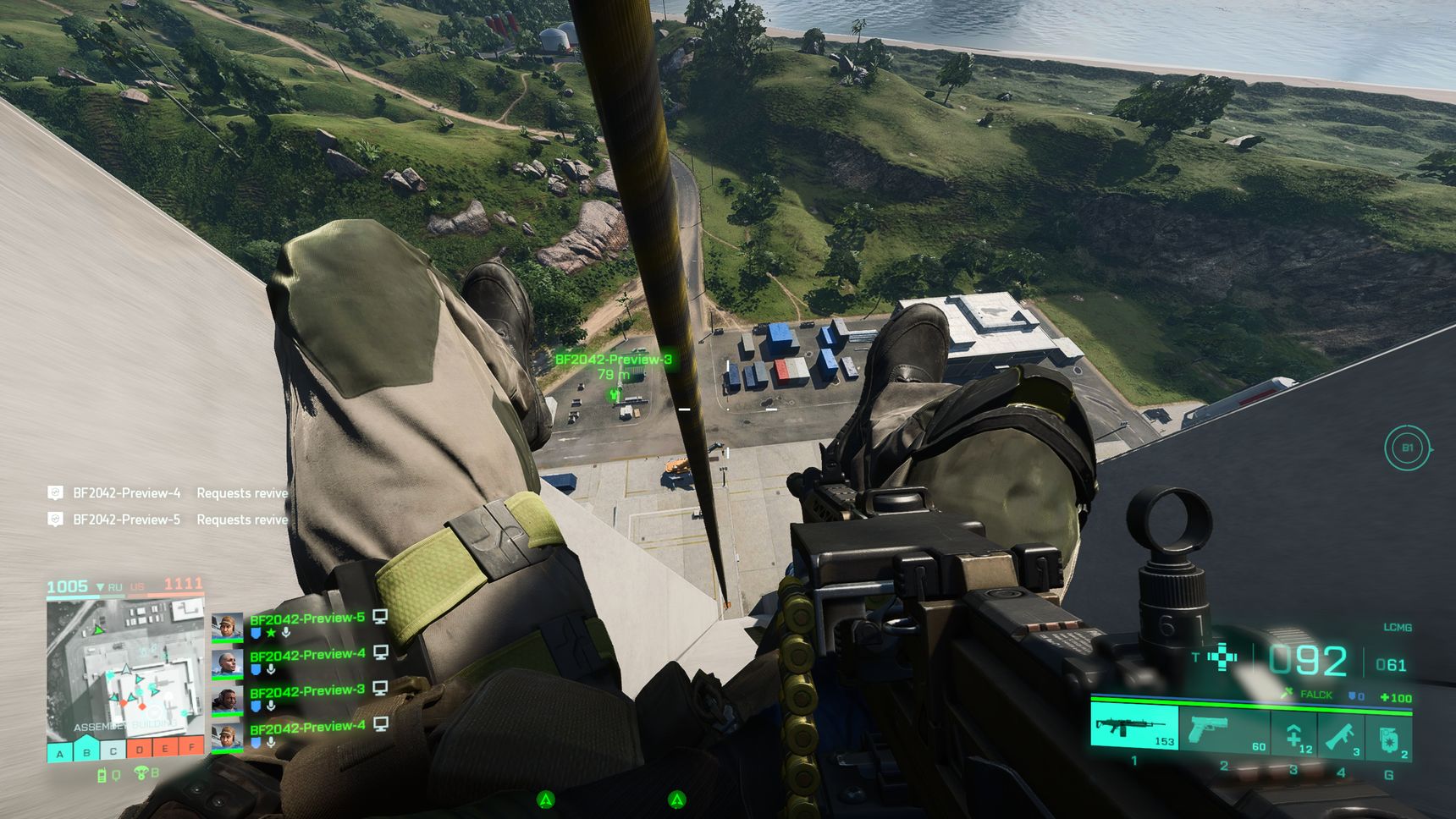1456x819 pixels.
Task: Switch to the pistol sidearm slot
Action: tap(1222, 730)
